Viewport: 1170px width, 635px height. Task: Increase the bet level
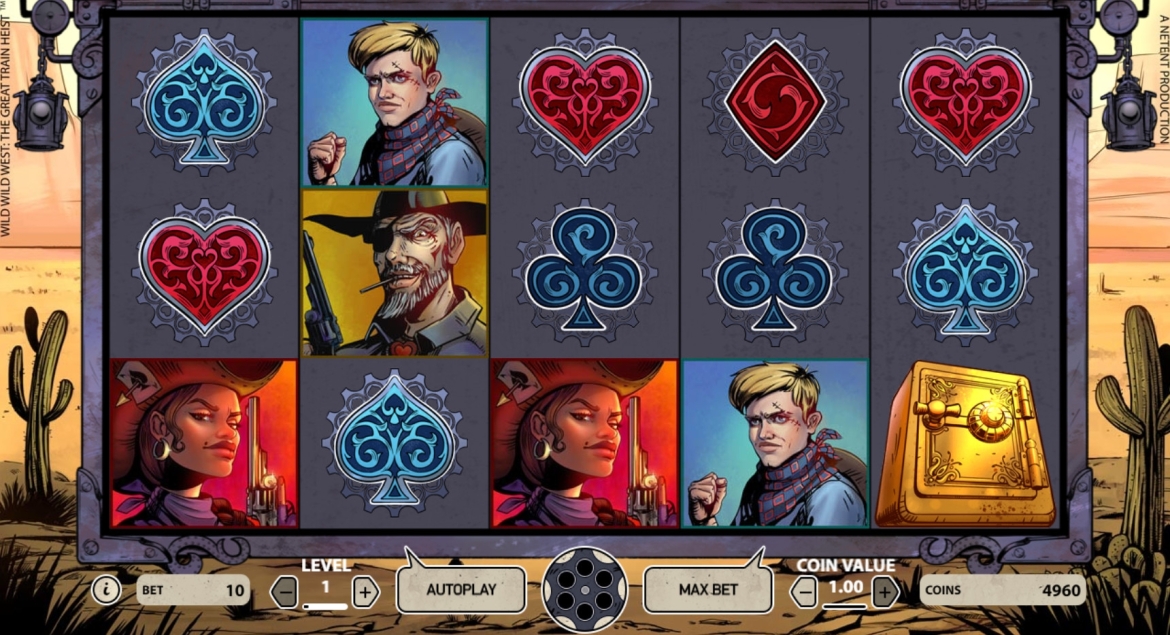point(365,592)
